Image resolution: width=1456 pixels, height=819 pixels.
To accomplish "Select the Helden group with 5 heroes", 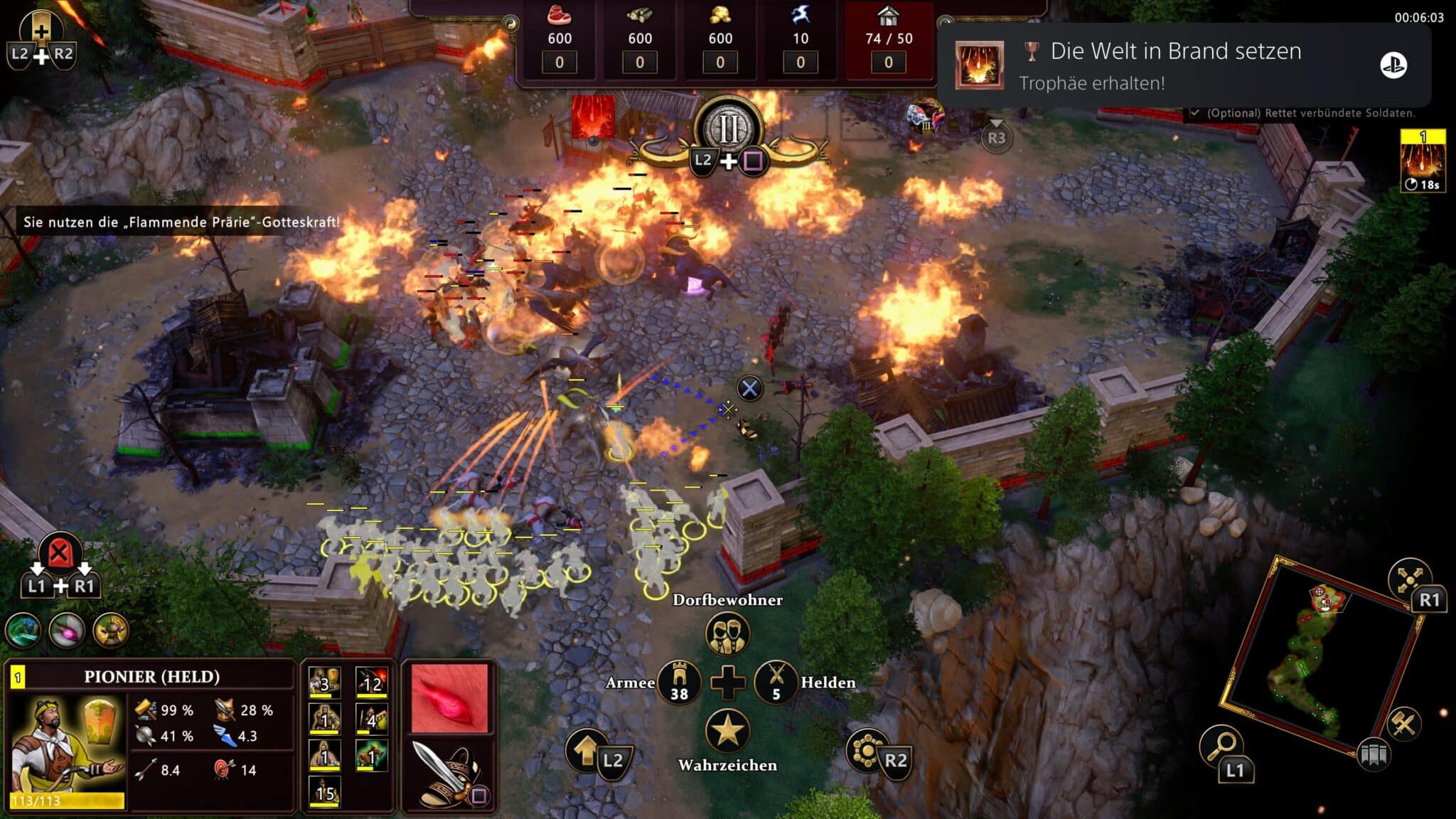I will 776,682.
